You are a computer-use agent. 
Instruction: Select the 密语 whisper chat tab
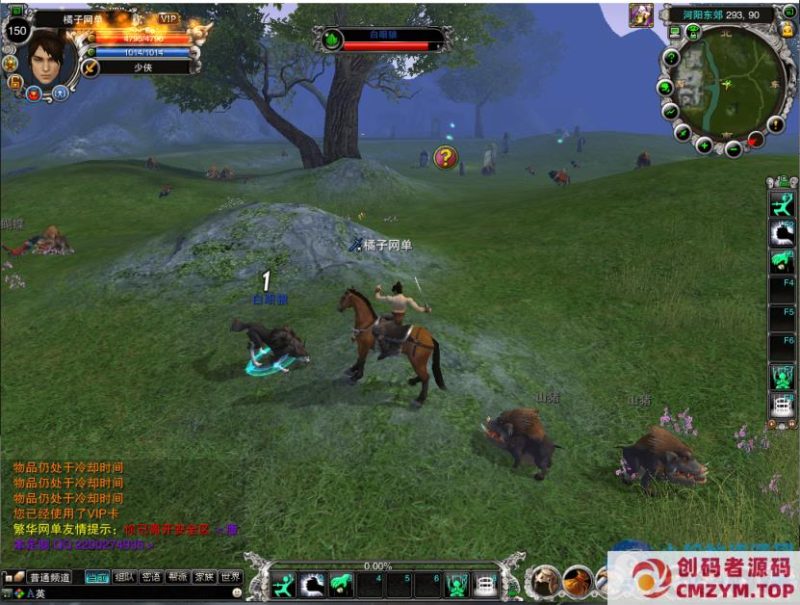click(x=151, y=577)
